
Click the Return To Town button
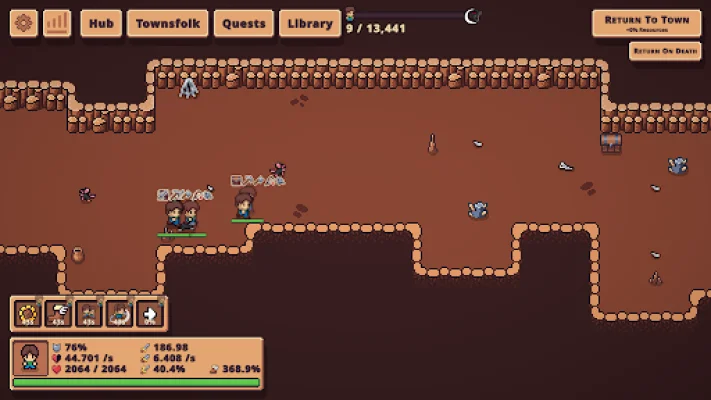click(646, 23)
